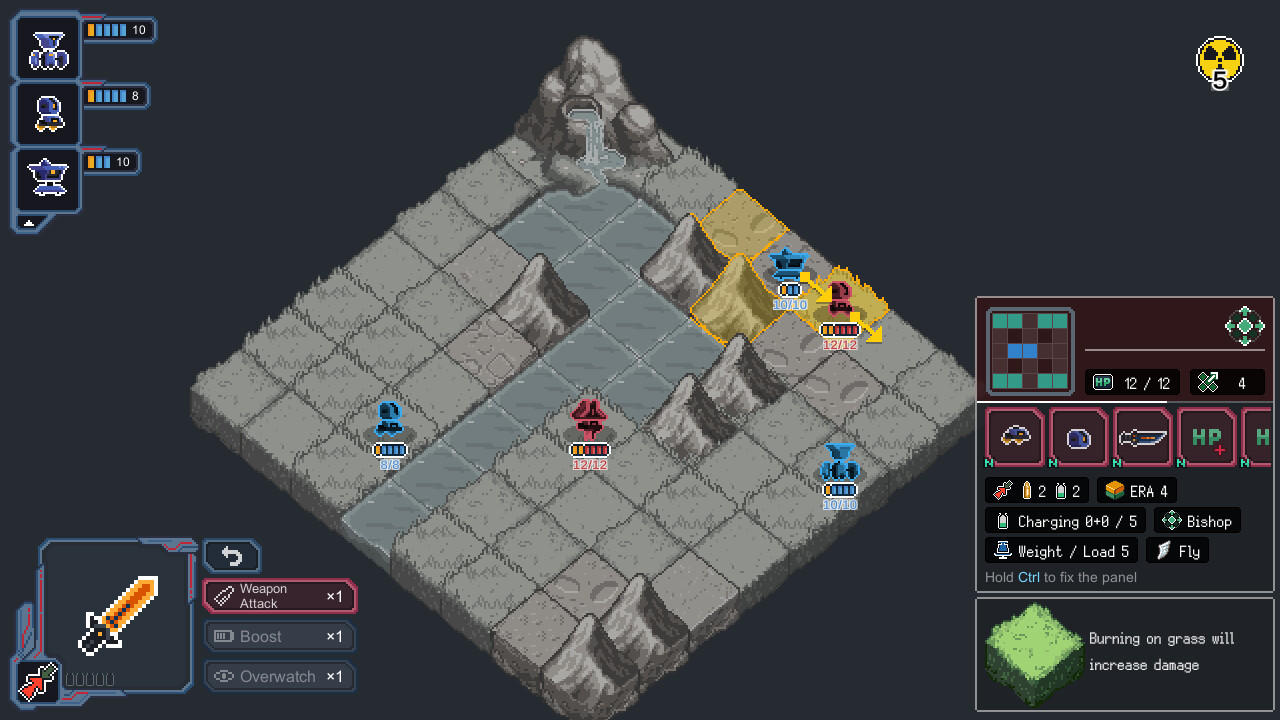Click the HP bar under the blue 8/8 unit
The height and width of the screenshot is (720, 1280).
point(389,450)
